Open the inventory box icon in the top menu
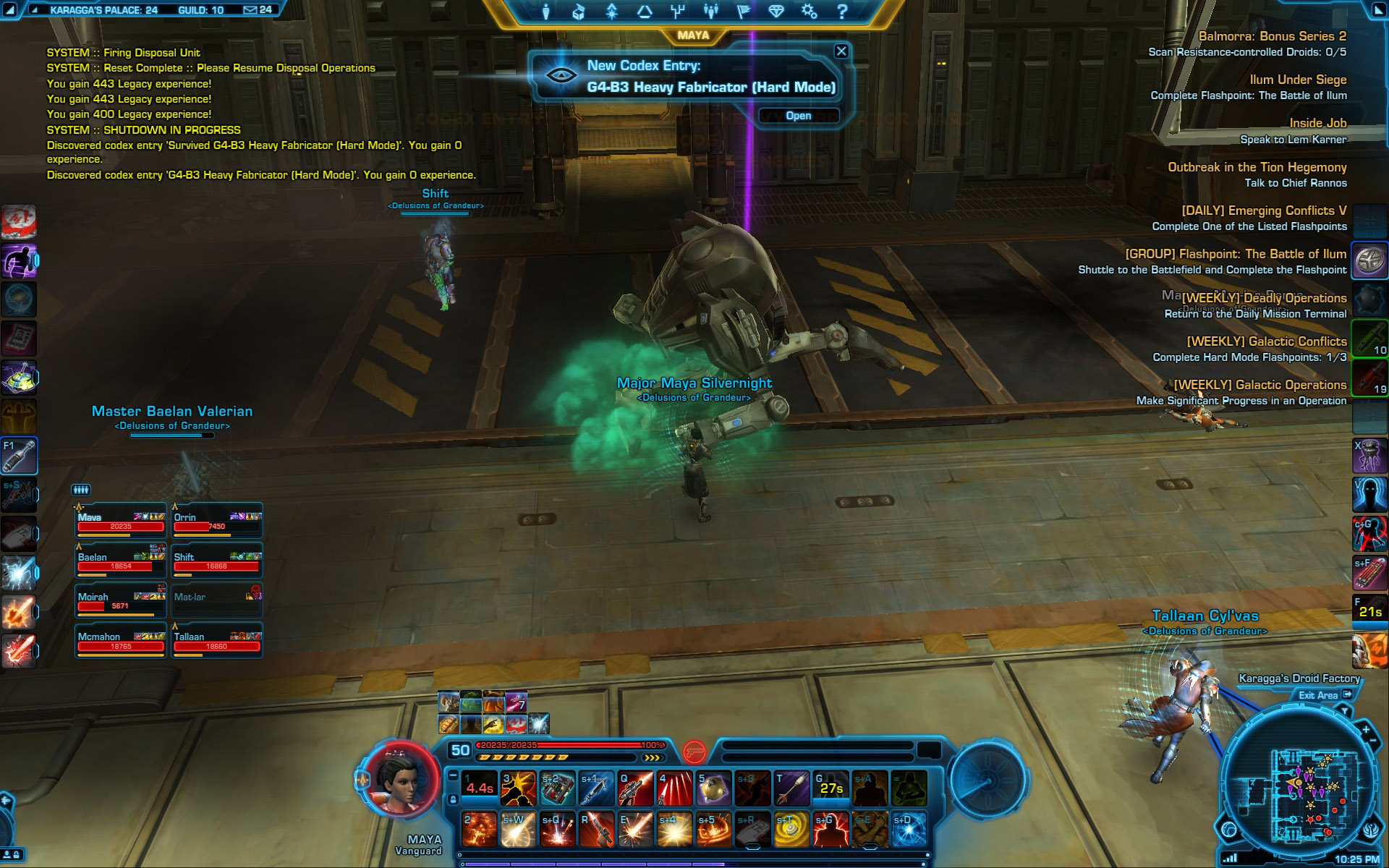This screenshot has width=1389, height=868. [x=578, y=12]
